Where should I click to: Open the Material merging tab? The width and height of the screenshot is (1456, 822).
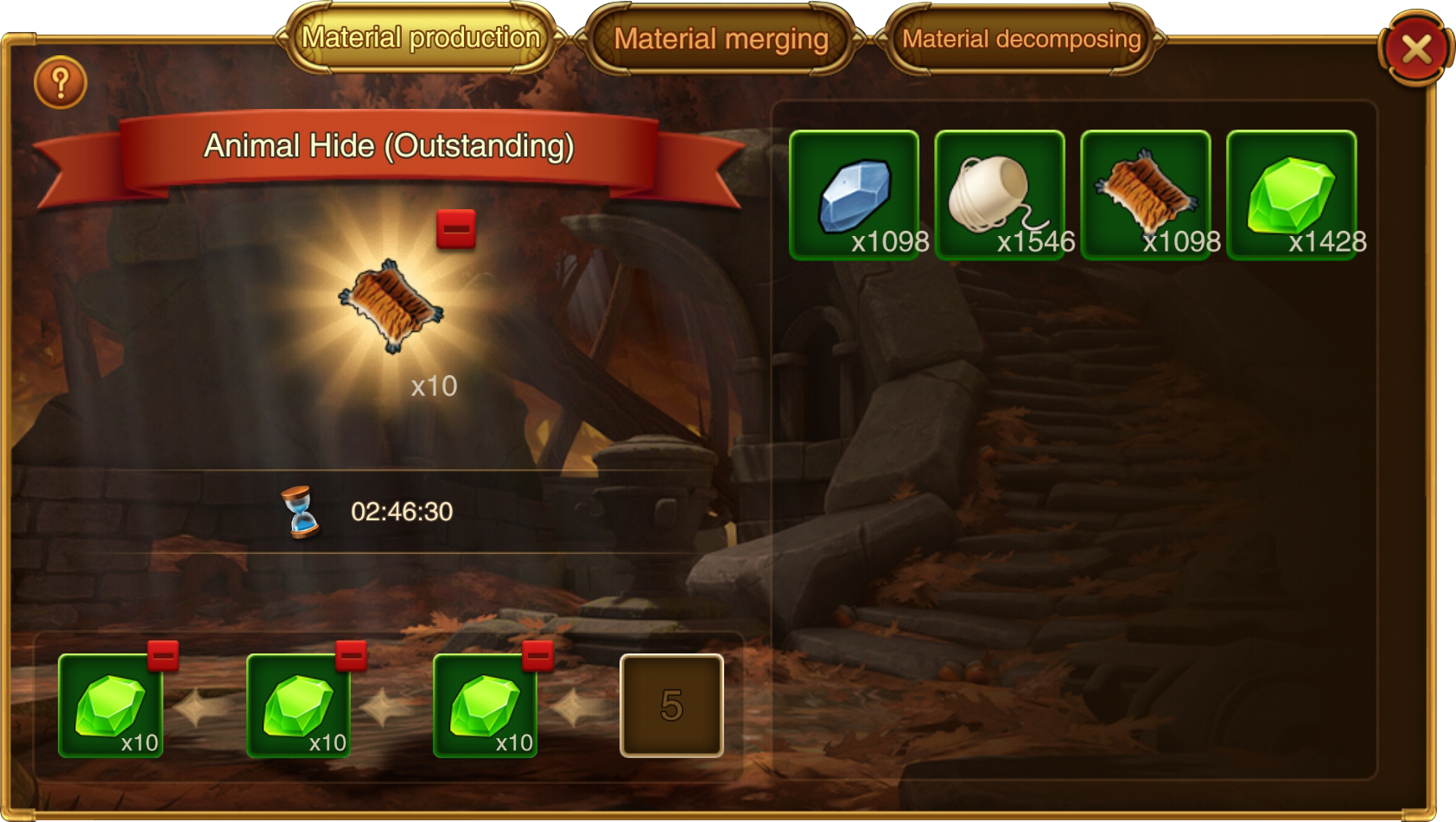click(x=721, y=39)
